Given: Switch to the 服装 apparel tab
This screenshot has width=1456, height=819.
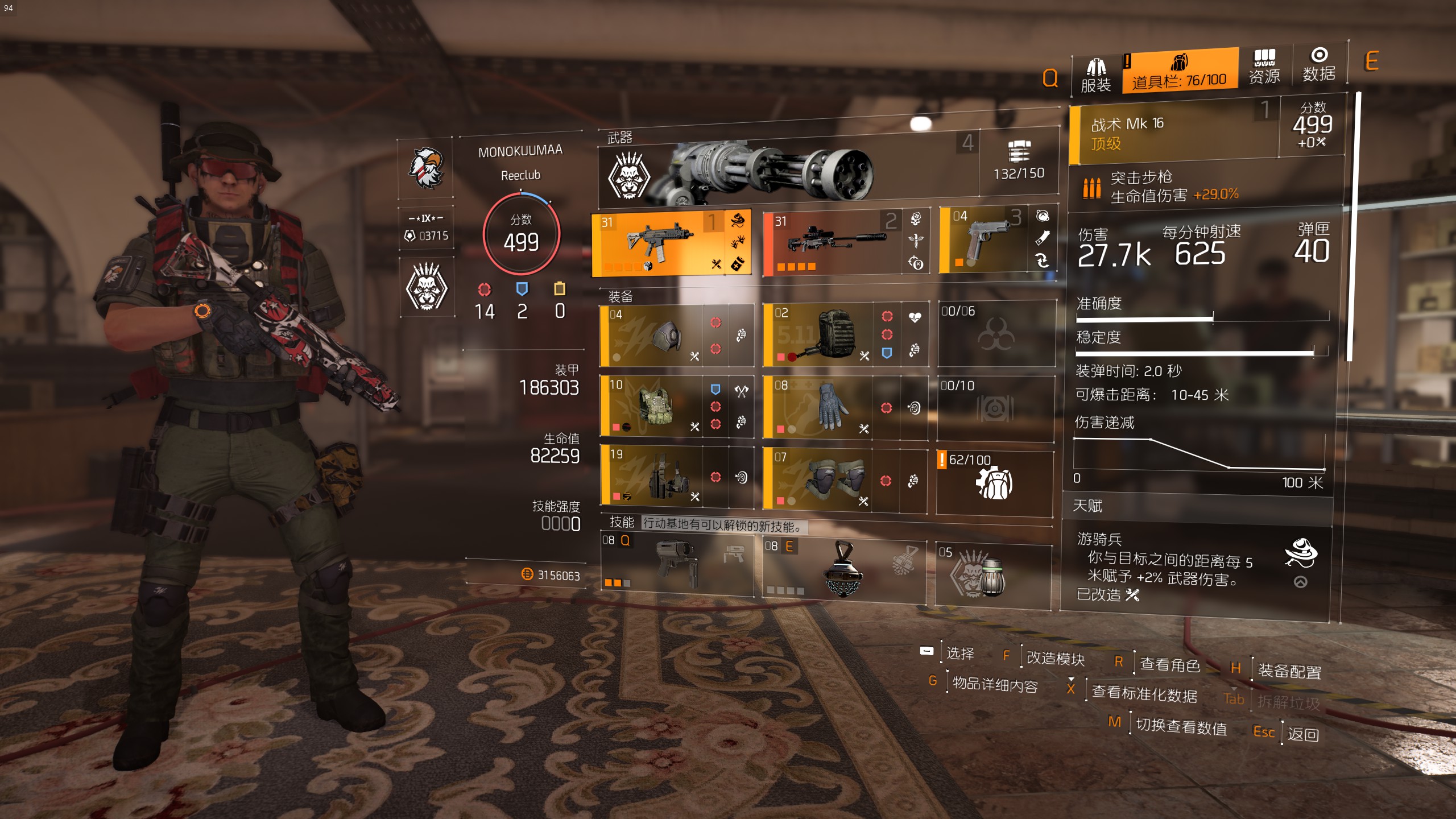Looking at the screenshot, I should 1095,75.
